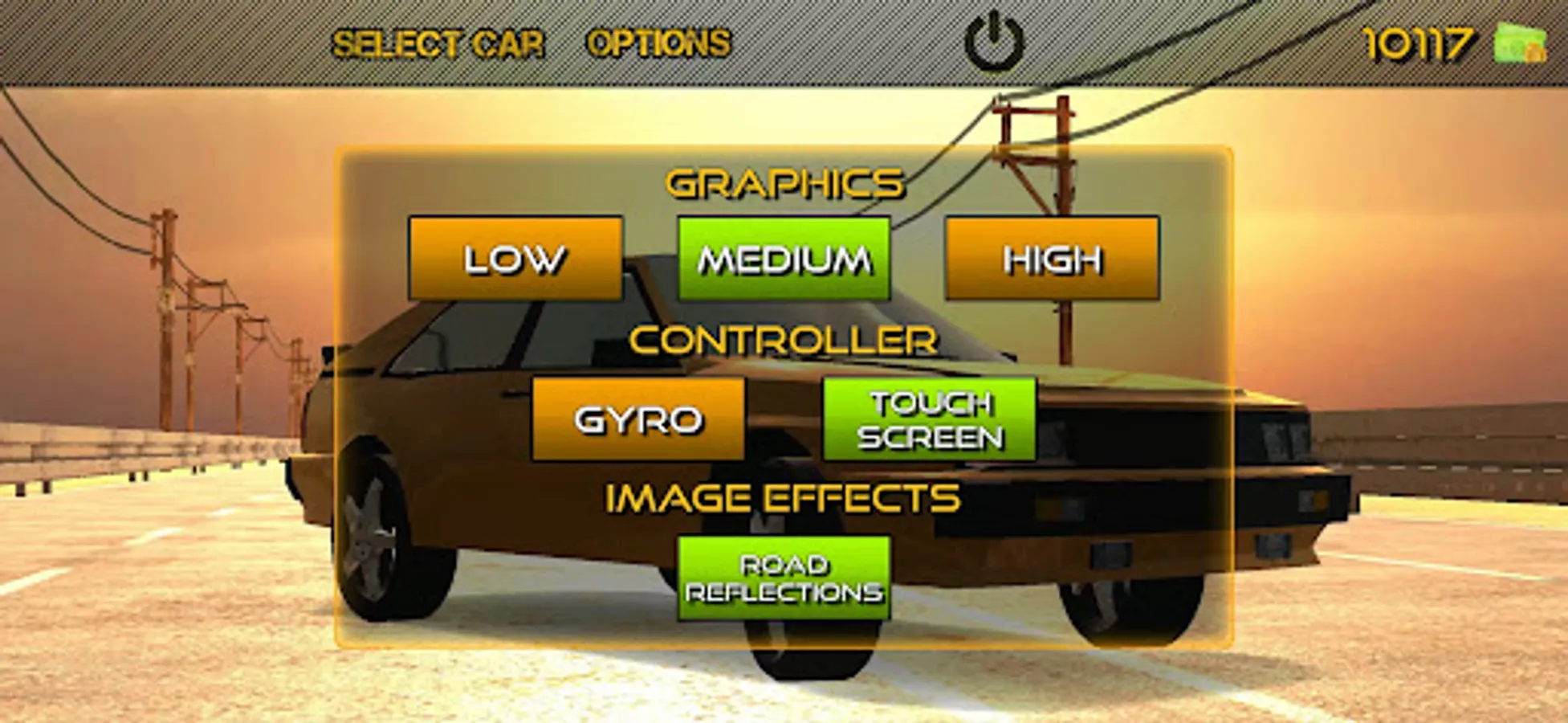
Task: Select LOW graphics quality
Action: click(x=516, y=259)
